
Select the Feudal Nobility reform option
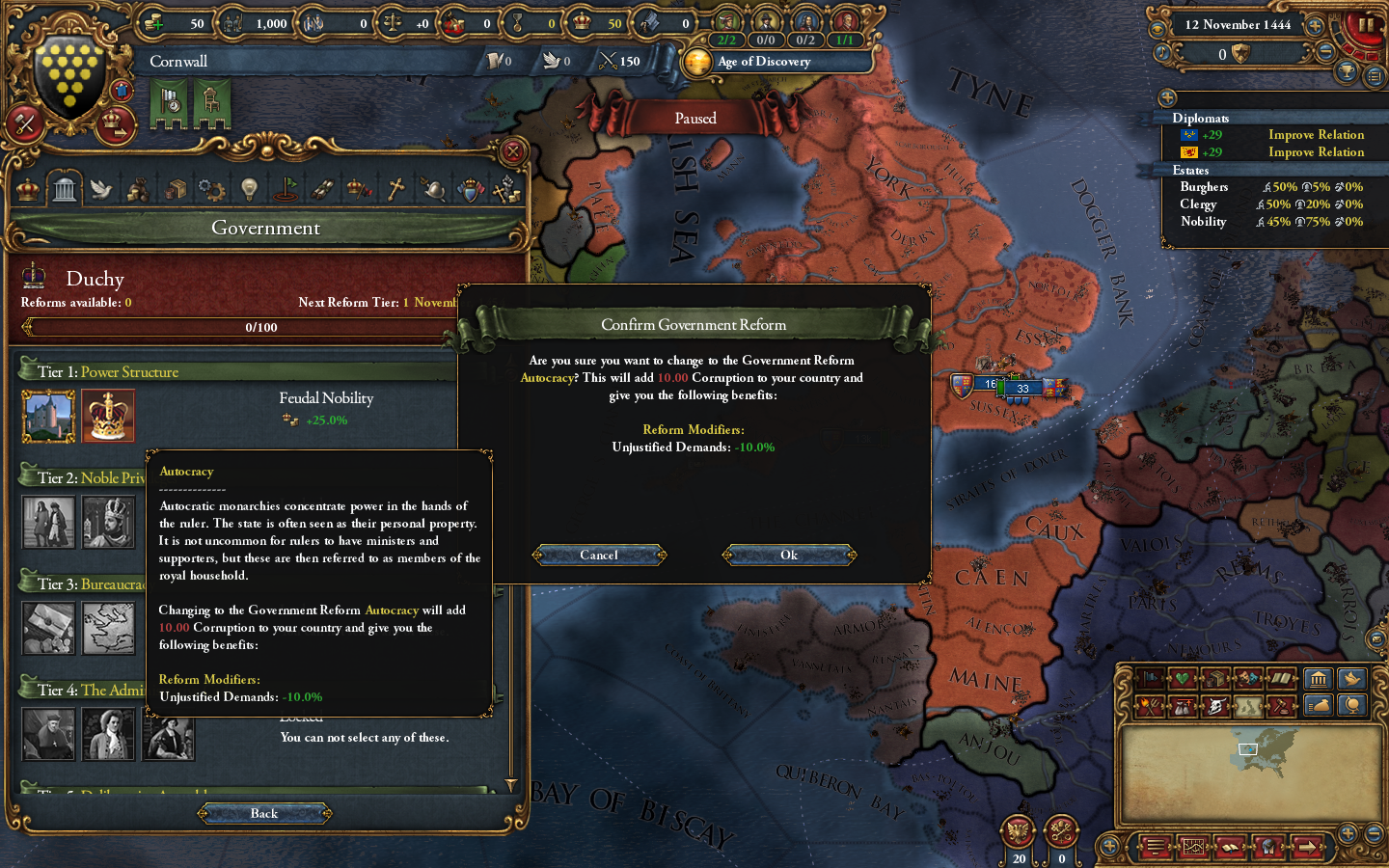coord(48,416)
